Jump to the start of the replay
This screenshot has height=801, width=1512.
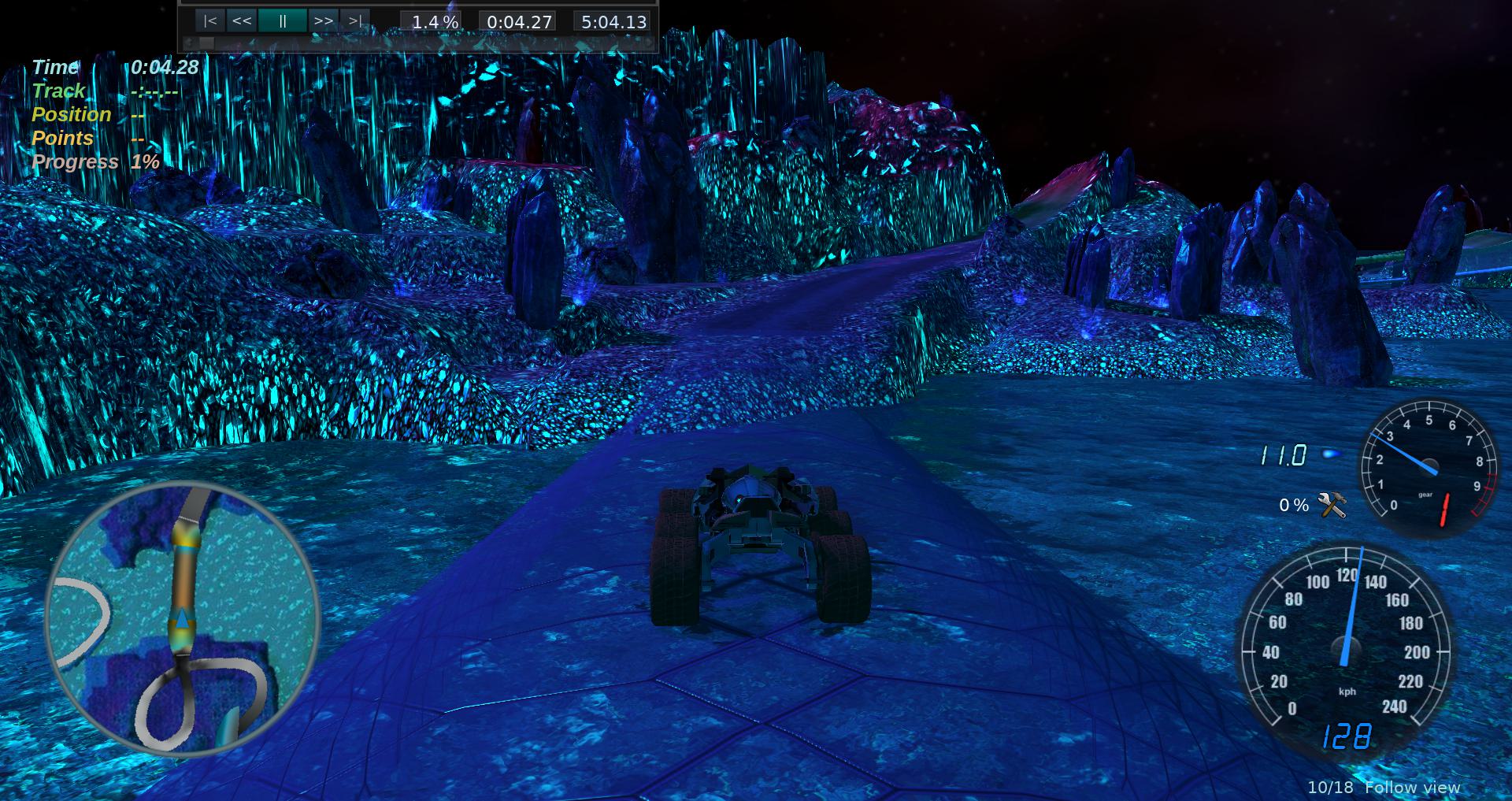tap(209, 21)
